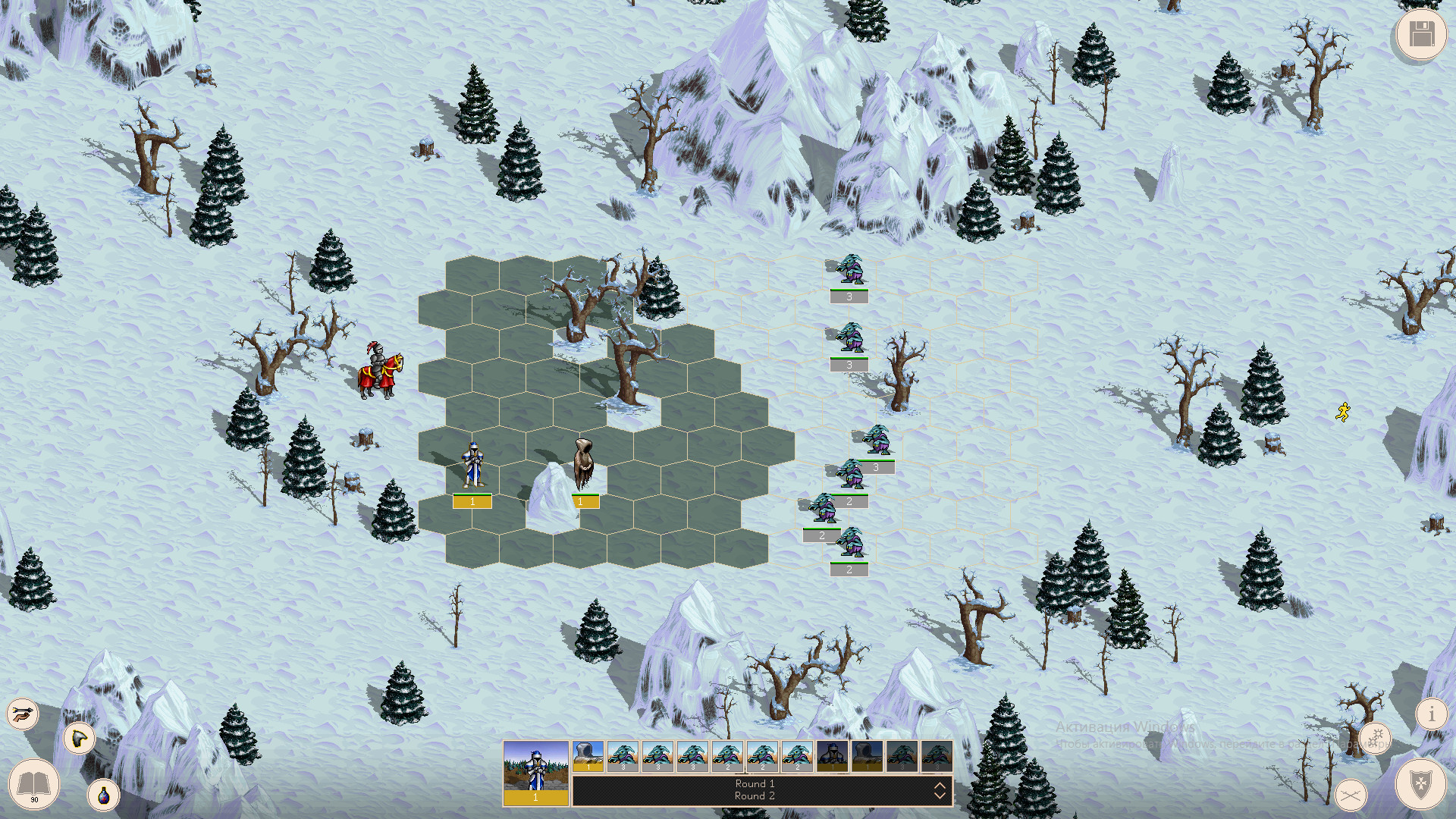Open the spellbook with 90 mana
This screenshot has height=819, width=1456.
(33, 785)
